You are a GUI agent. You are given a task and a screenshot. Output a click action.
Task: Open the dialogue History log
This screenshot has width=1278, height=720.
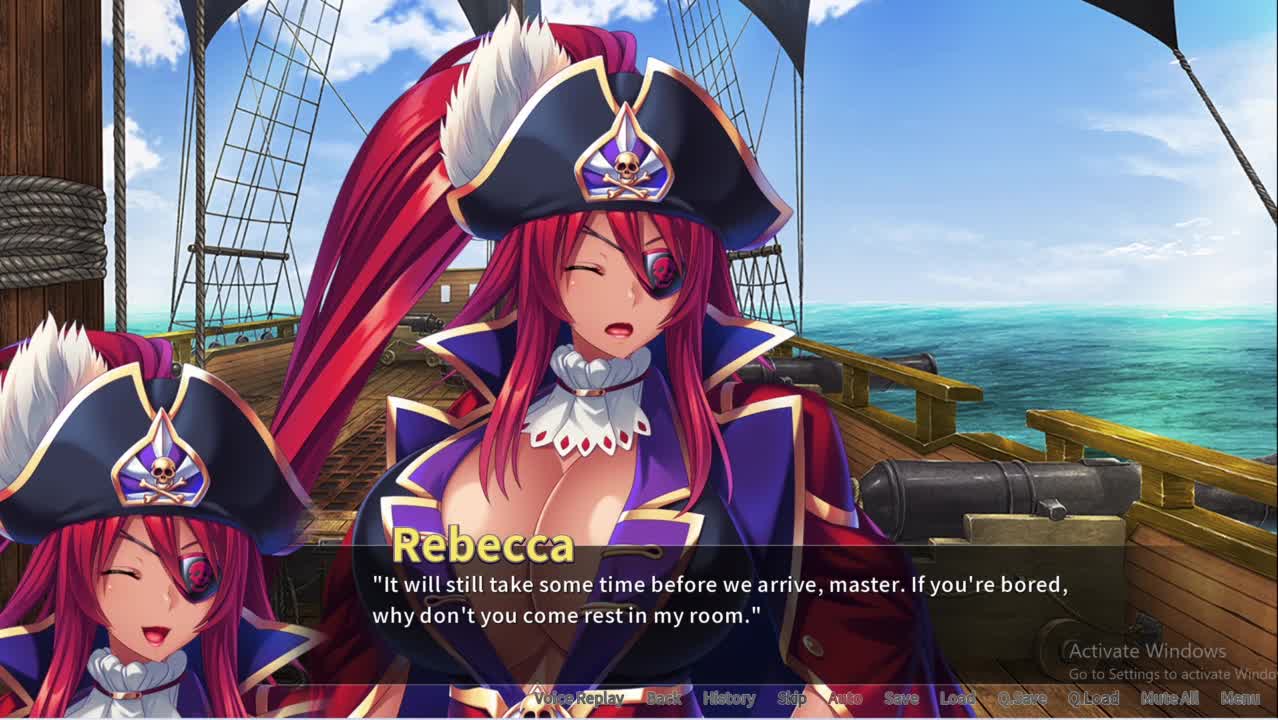click(x=729, y=698)
